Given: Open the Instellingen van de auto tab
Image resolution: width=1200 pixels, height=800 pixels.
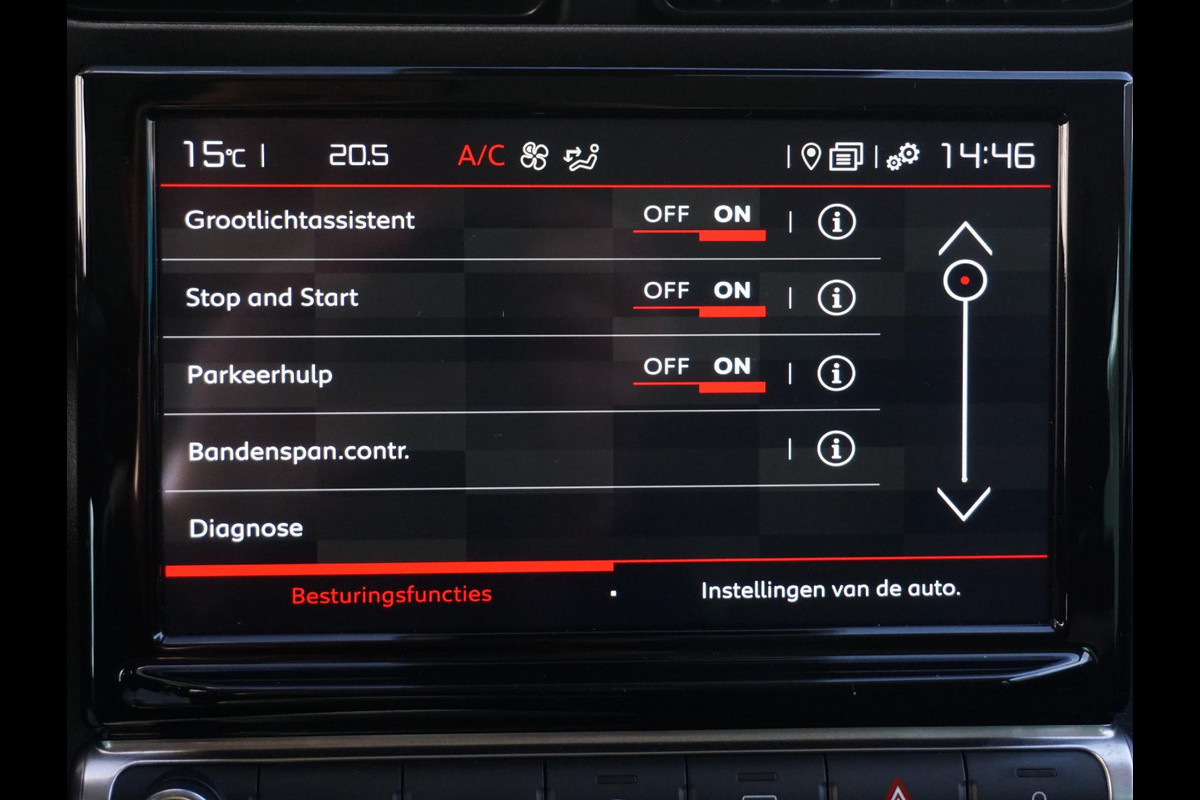Looking at the screenshot, I should (830, 590).
